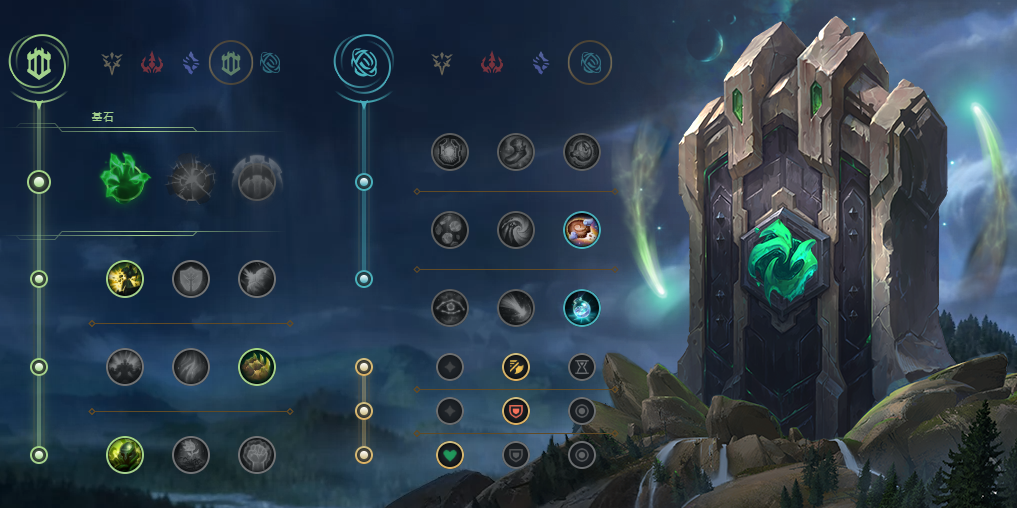Screen dimensions: 1017x508
Task: Choose the Font of Life shield rune
Action: pos(191,279)
